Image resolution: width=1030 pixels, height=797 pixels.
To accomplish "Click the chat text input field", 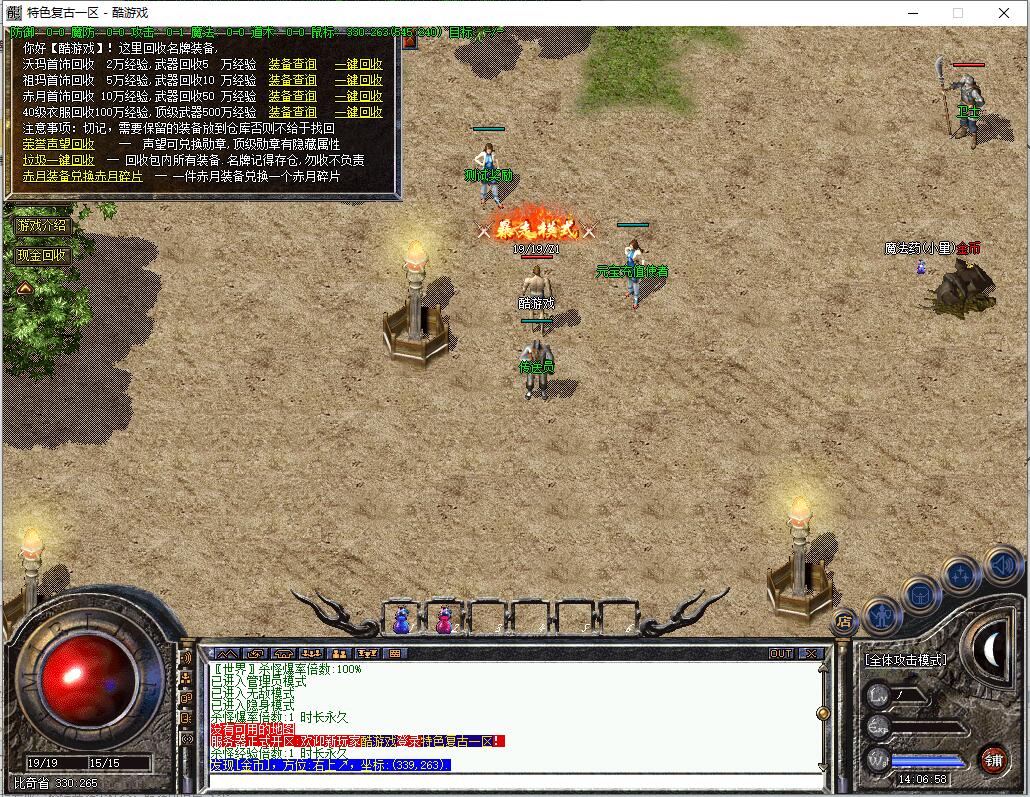I will [x=510, y=780].
